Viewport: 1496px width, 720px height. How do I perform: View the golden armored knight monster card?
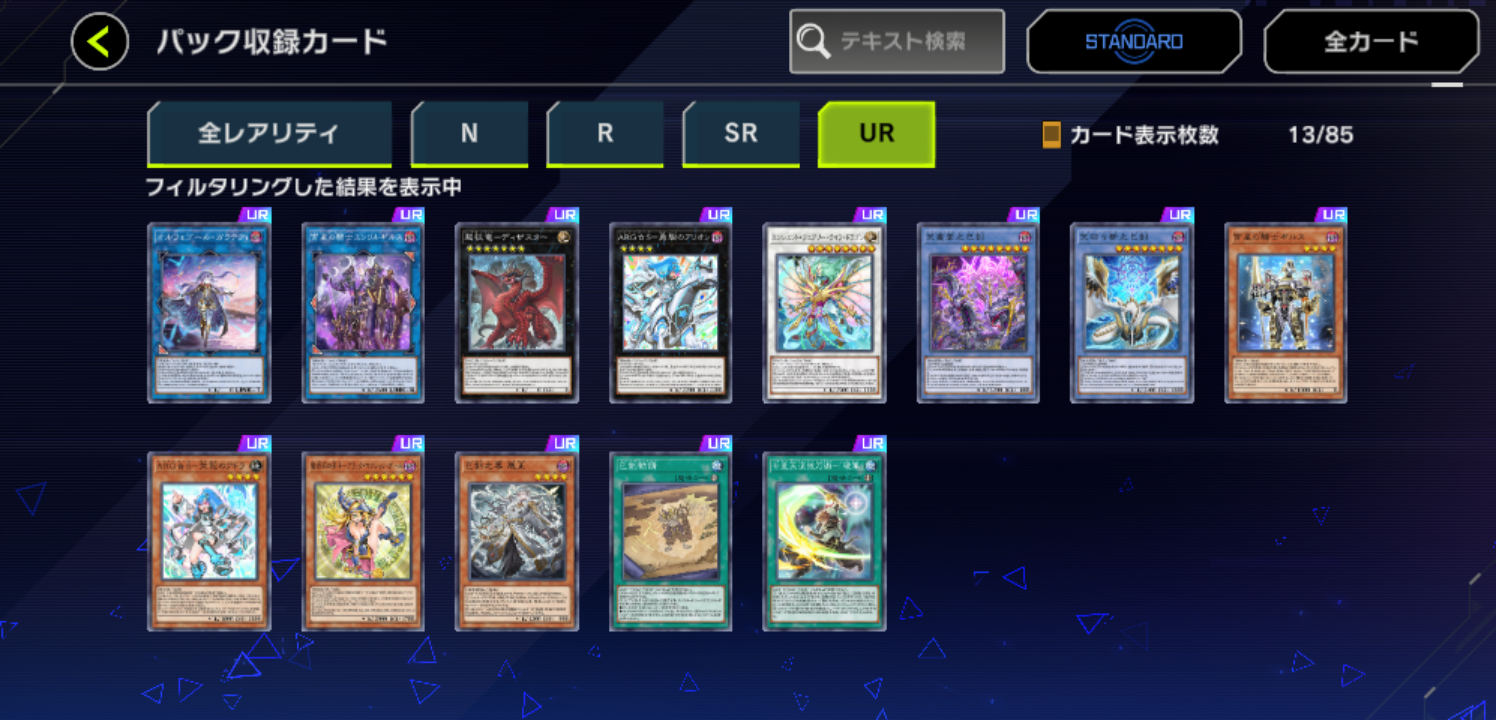[x=1285, y=314]
